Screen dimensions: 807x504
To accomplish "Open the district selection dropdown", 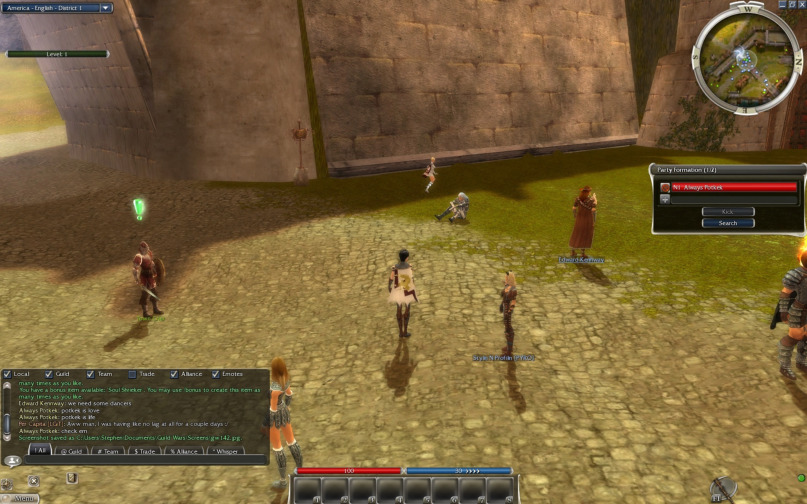I will pyautogui.click(x=106, y=8).
